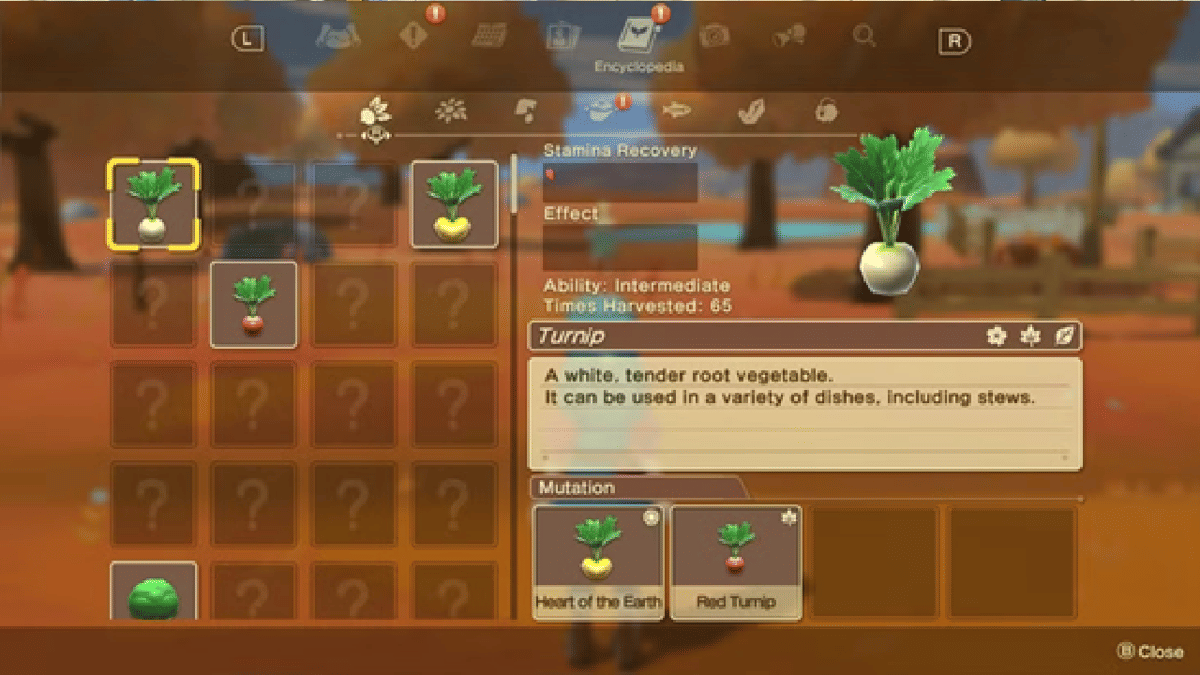The width and height of the screenshot is (1200, 675).
Task: Open the calendar tab
Action: click(489, 36)
